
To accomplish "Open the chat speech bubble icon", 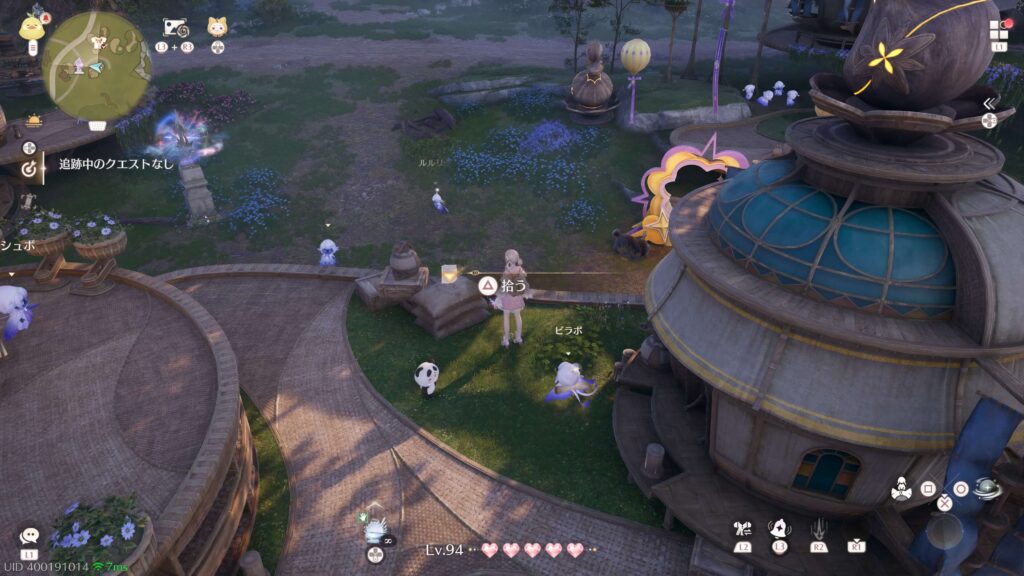I will [29, 537].
